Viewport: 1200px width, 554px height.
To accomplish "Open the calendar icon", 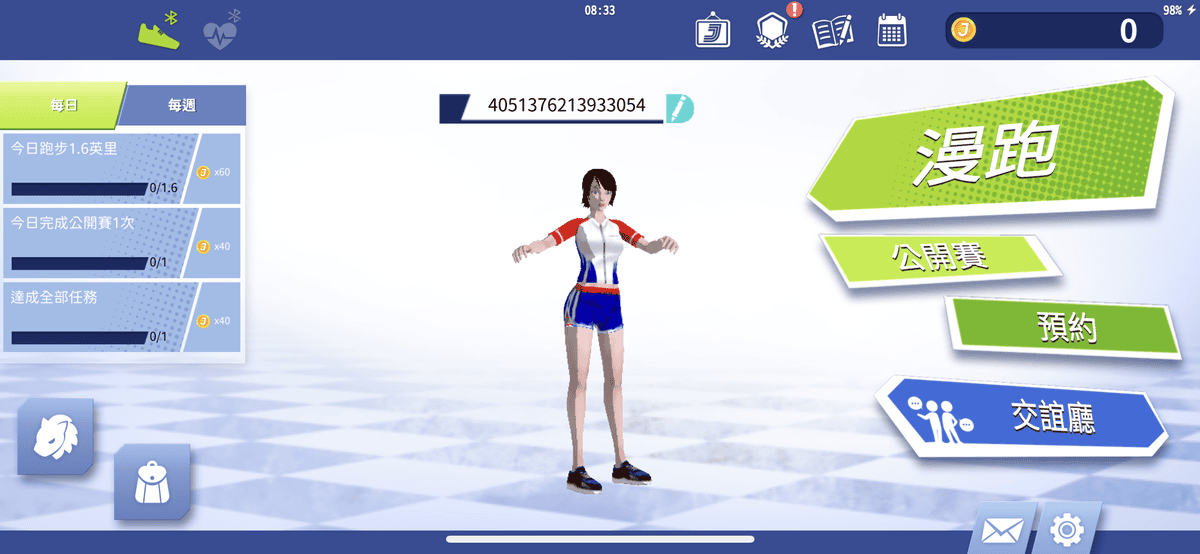I will (x=891, y=31).
